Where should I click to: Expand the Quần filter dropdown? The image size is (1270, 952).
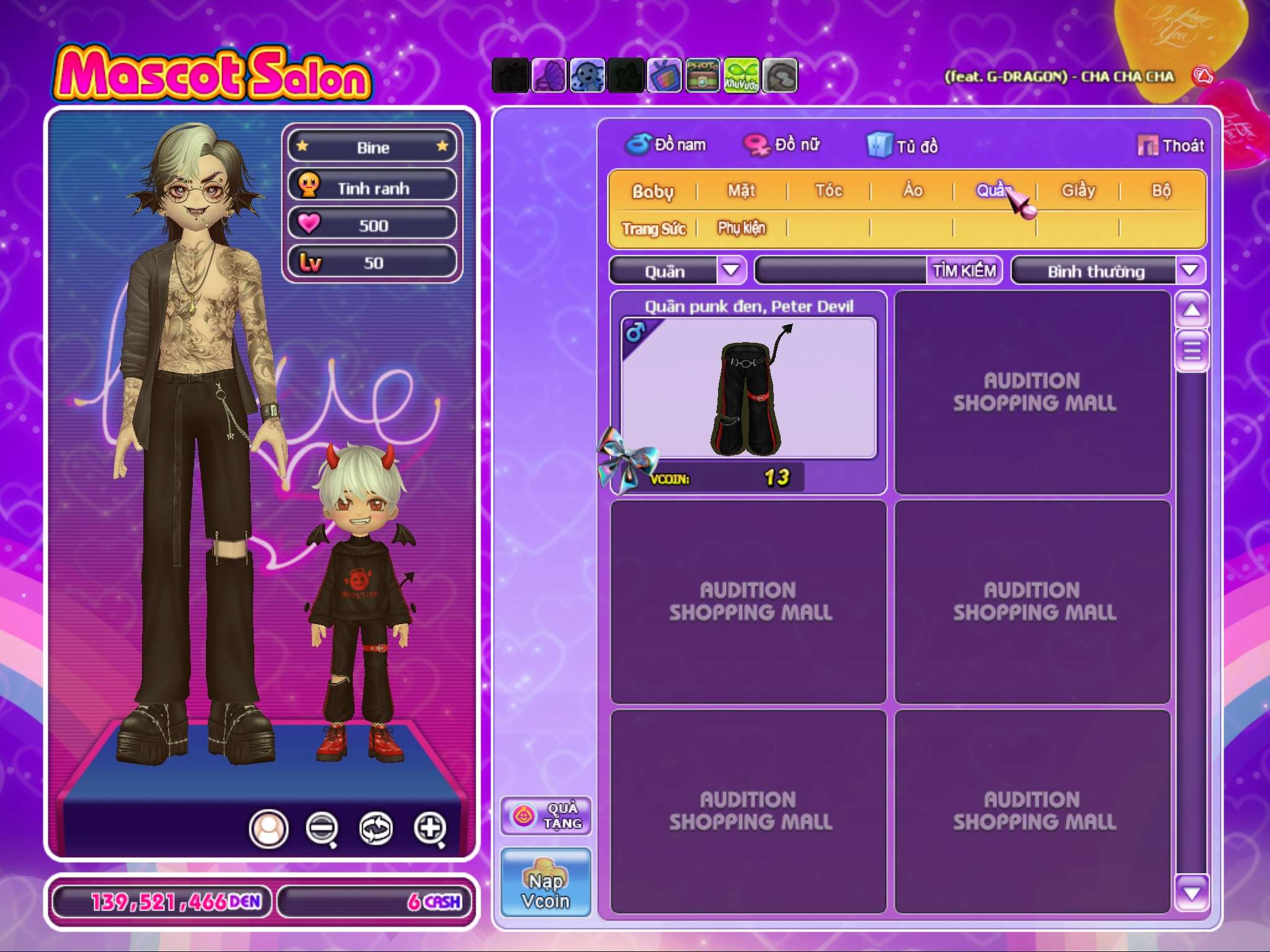coord(731,270)
